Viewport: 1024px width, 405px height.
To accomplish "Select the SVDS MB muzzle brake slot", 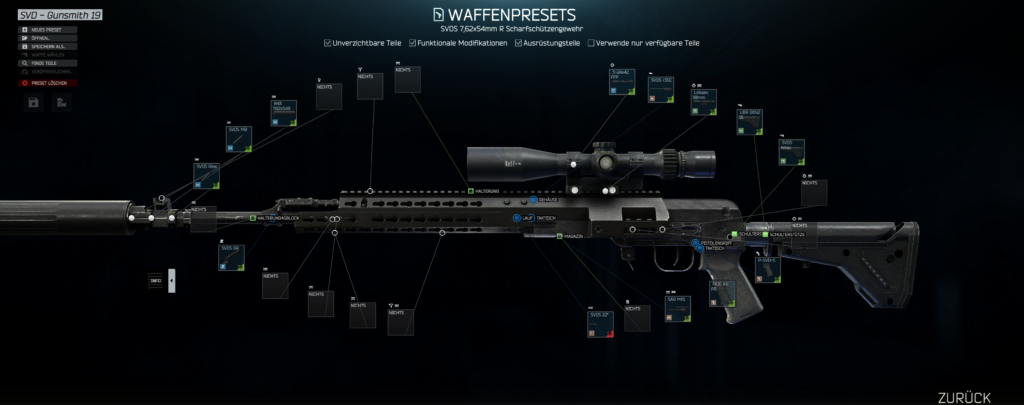I will point(236,139).
